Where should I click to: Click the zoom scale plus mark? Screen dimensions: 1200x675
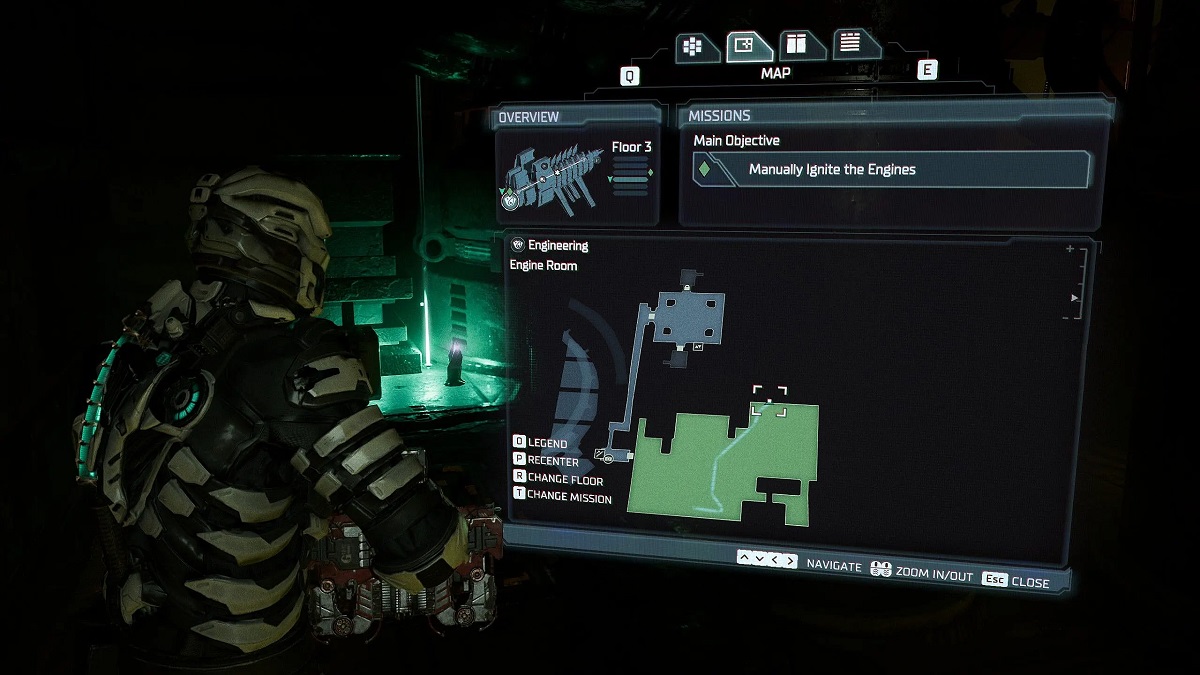coord(1070,249)
